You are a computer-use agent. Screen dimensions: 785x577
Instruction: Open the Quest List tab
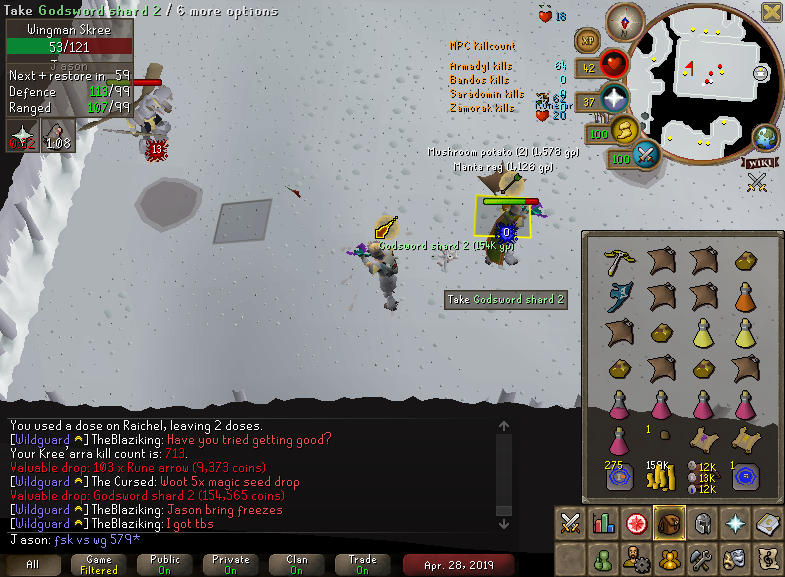[636, 523]
